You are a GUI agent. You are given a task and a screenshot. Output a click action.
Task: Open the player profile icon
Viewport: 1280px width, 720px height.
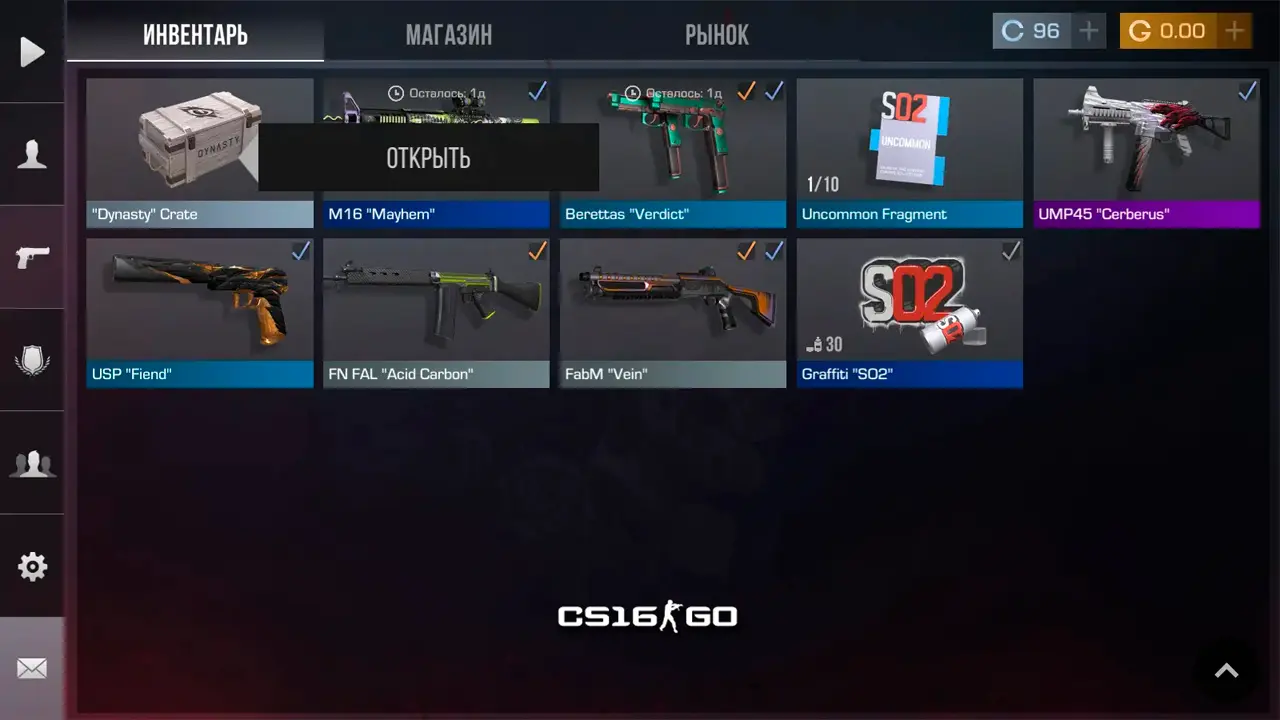(32, 155)
